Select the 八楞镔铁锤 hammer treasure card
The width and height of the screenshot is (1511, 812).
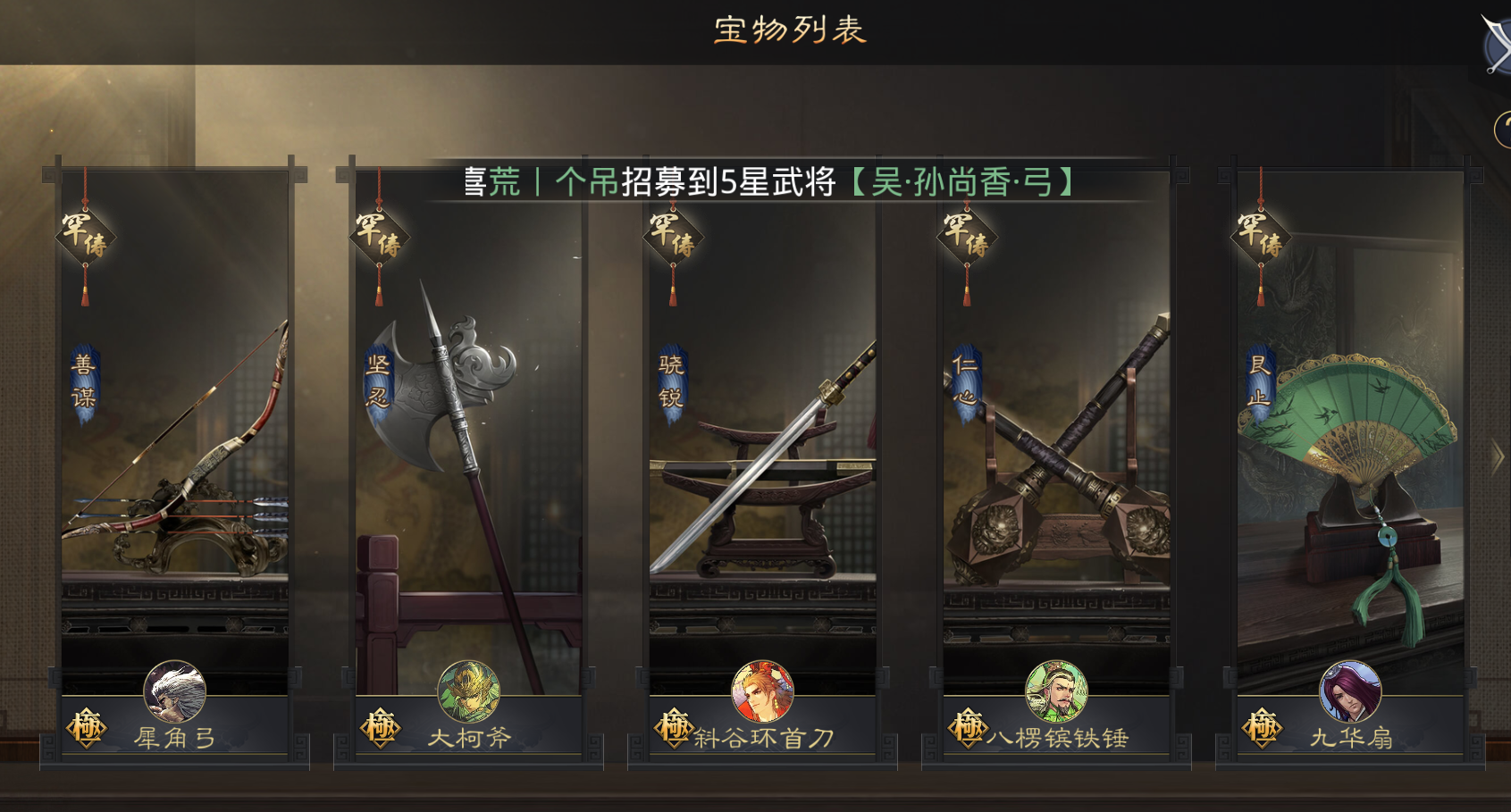(1056, 447)
